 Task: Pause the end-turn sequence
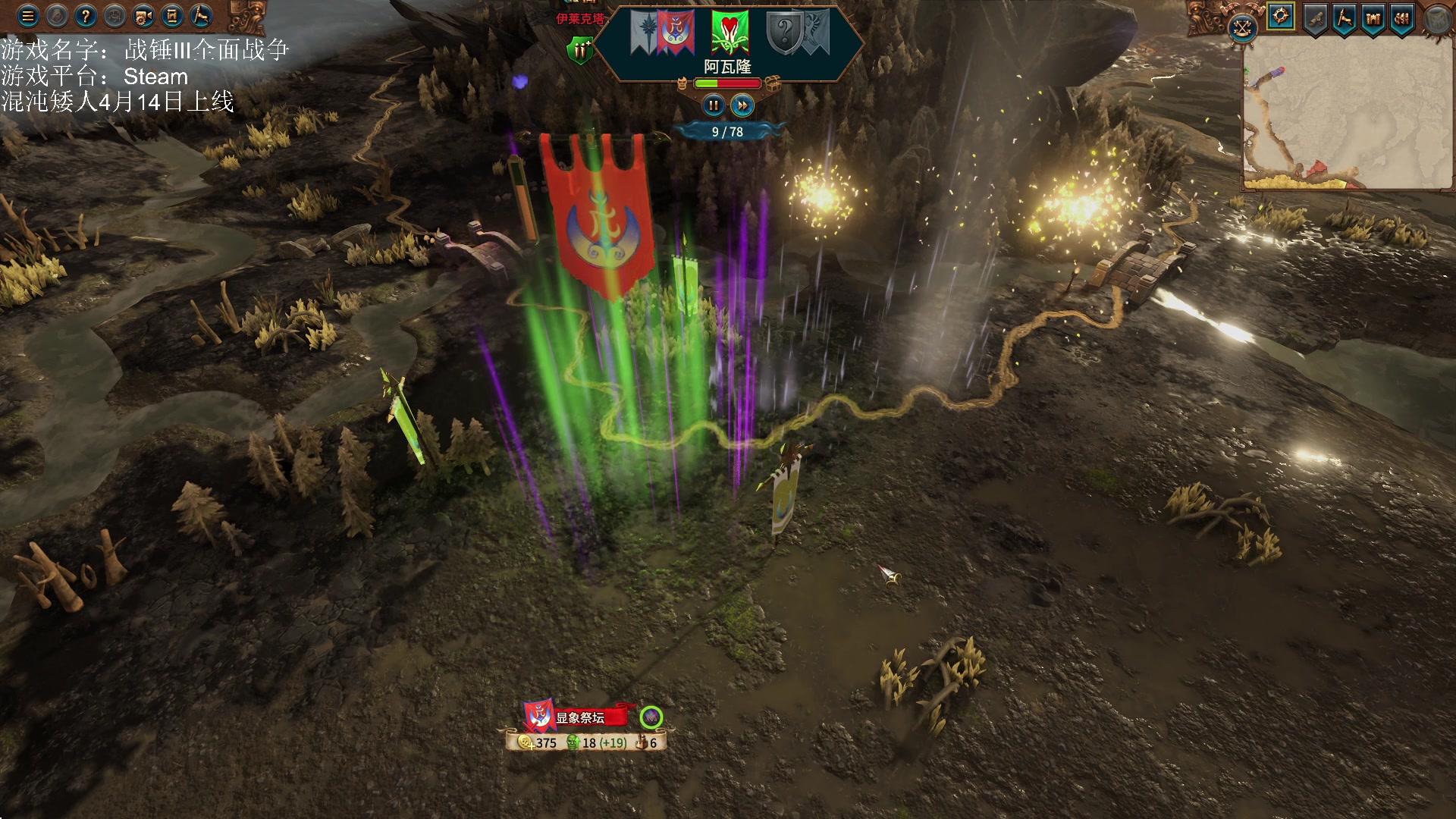click(713, 105)
